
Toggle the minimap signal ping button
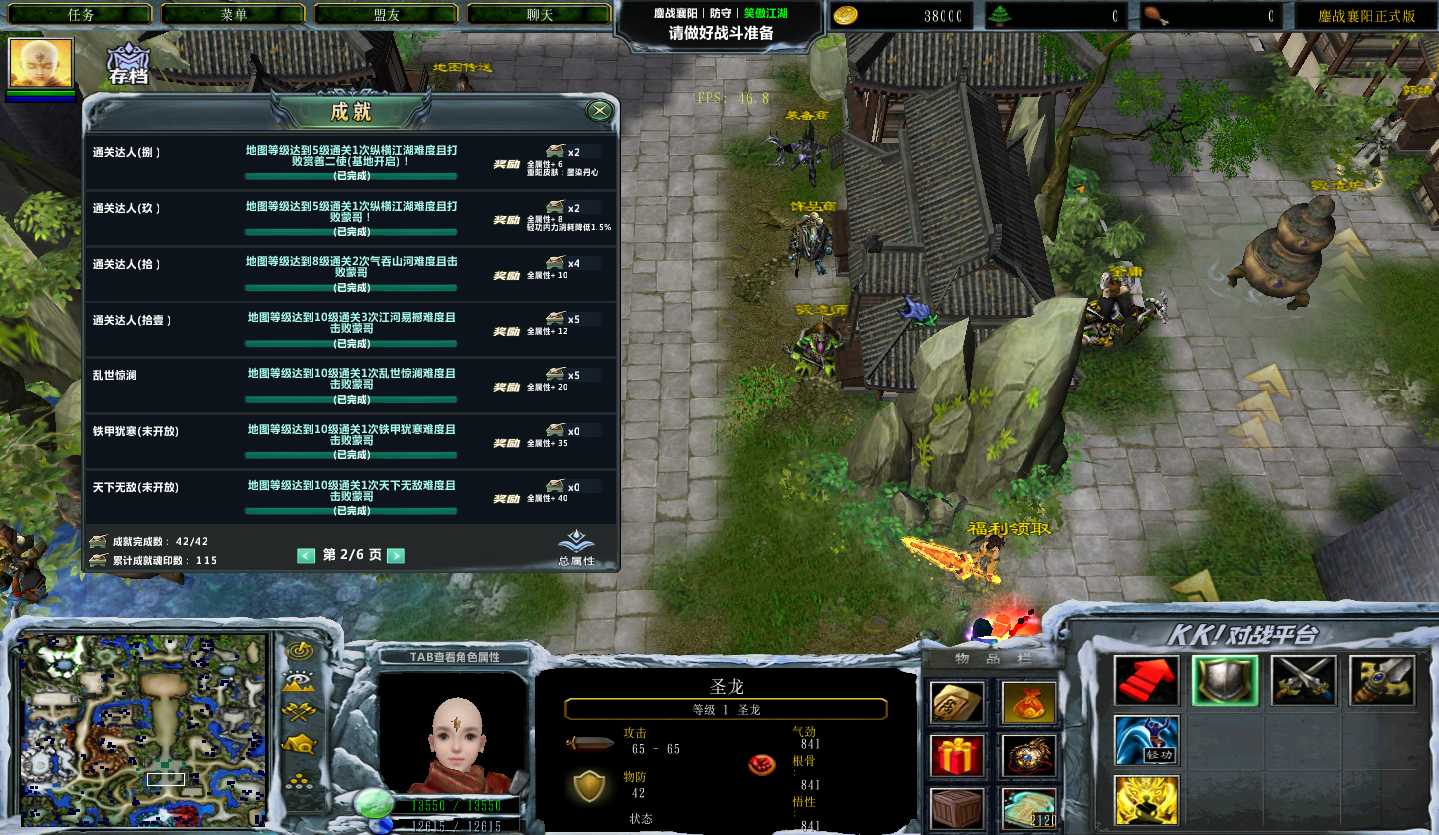coord(300,651)
